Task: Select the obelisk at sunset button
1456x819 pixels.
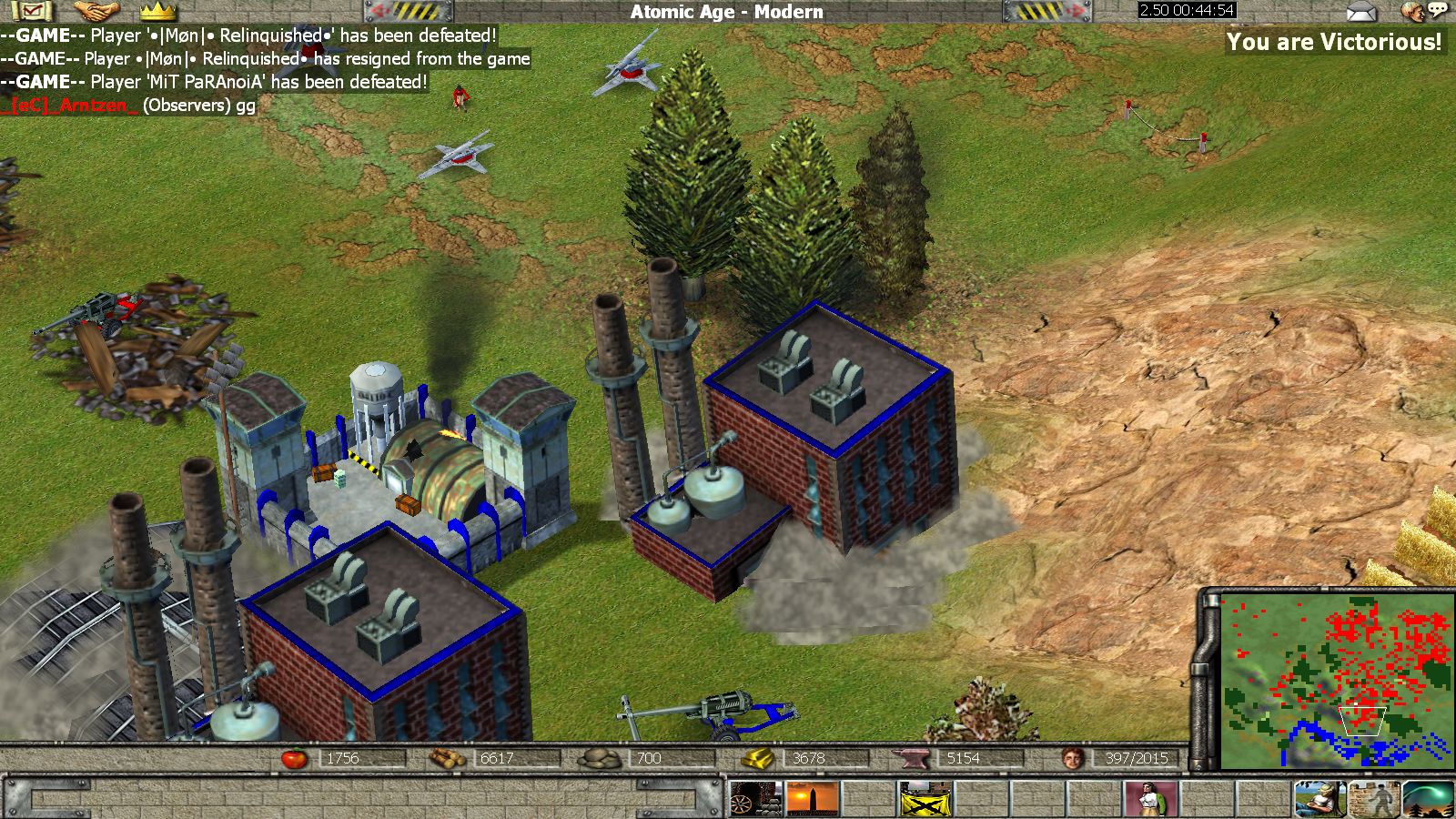Action: [x=812, y=799]
